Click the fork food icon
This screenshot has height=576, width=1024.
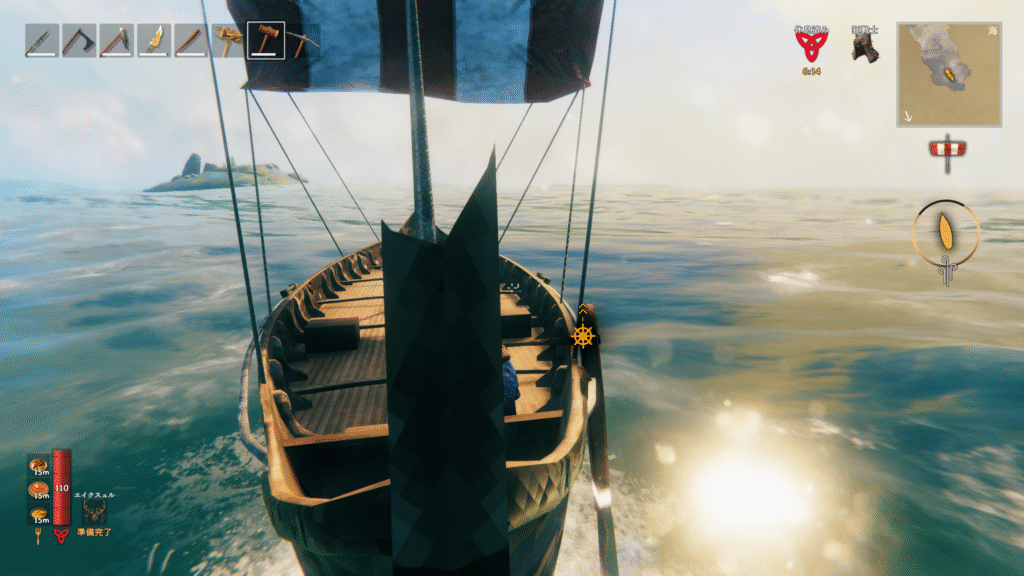[39, 536]
